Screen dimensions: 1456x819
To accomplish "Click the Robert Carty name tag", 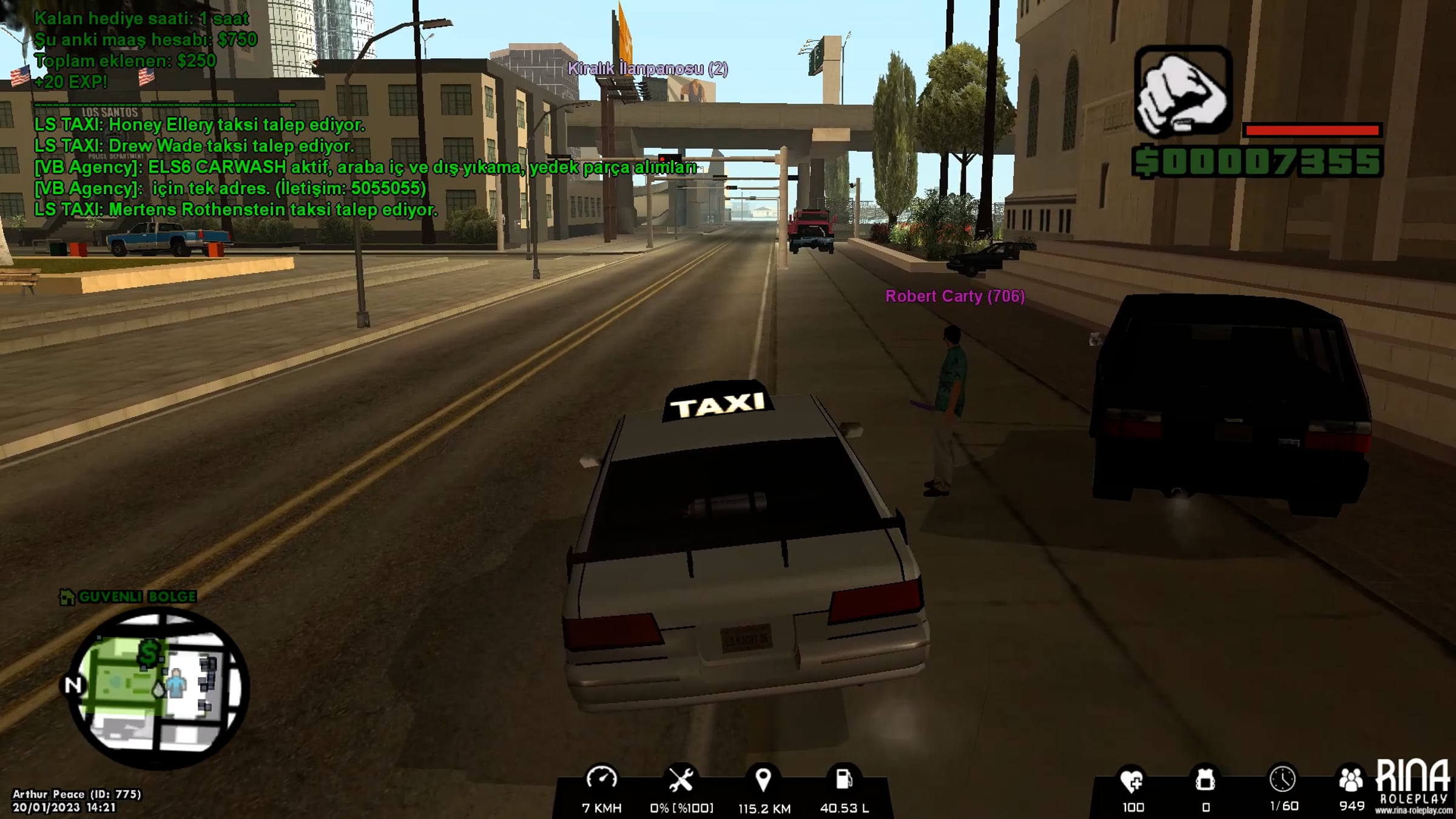I will coord(955,296).
